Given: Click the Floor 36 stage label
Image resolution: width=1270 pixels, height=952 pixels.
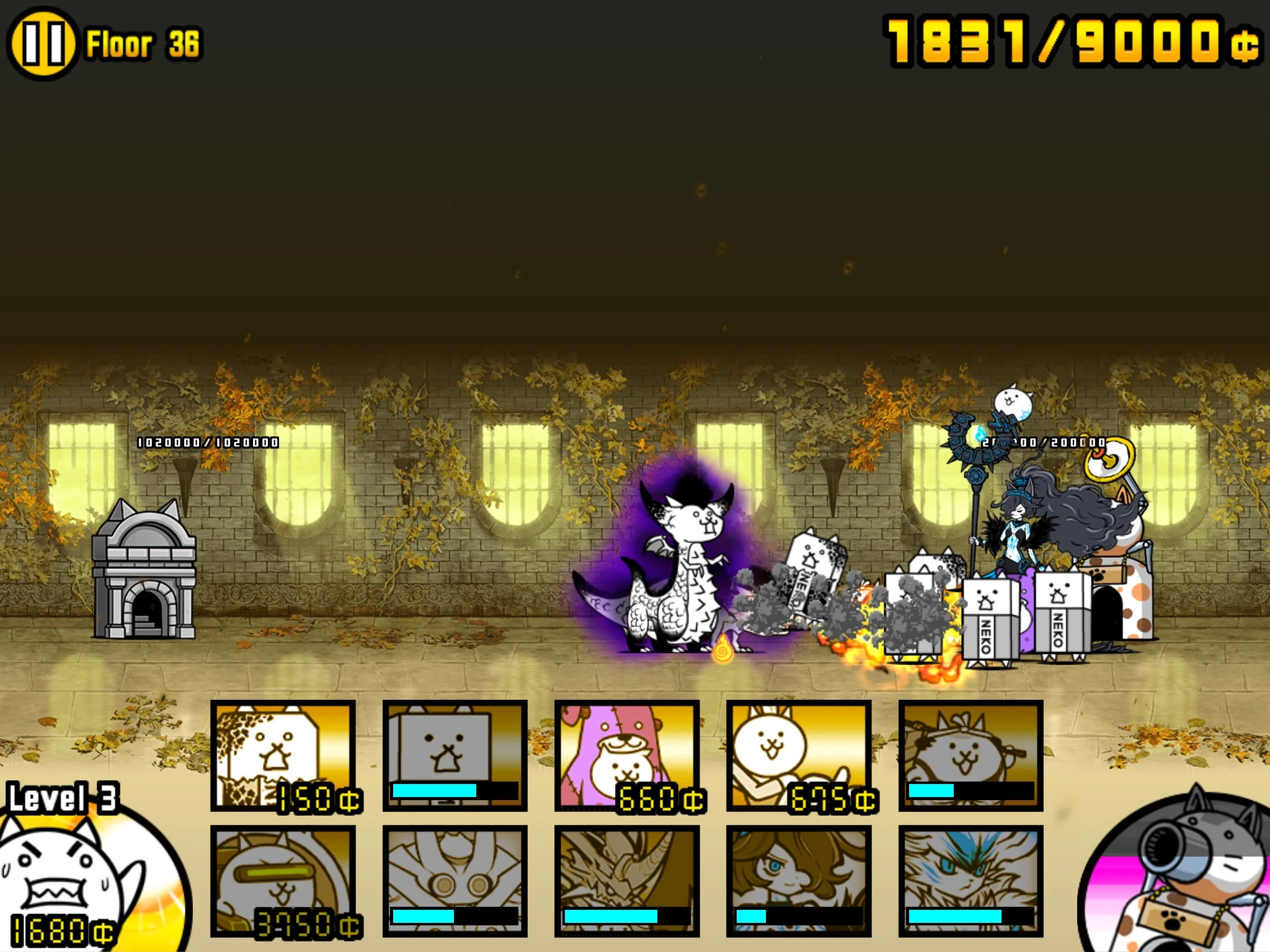Looking at the screenshot, I should tap(143, 43).
